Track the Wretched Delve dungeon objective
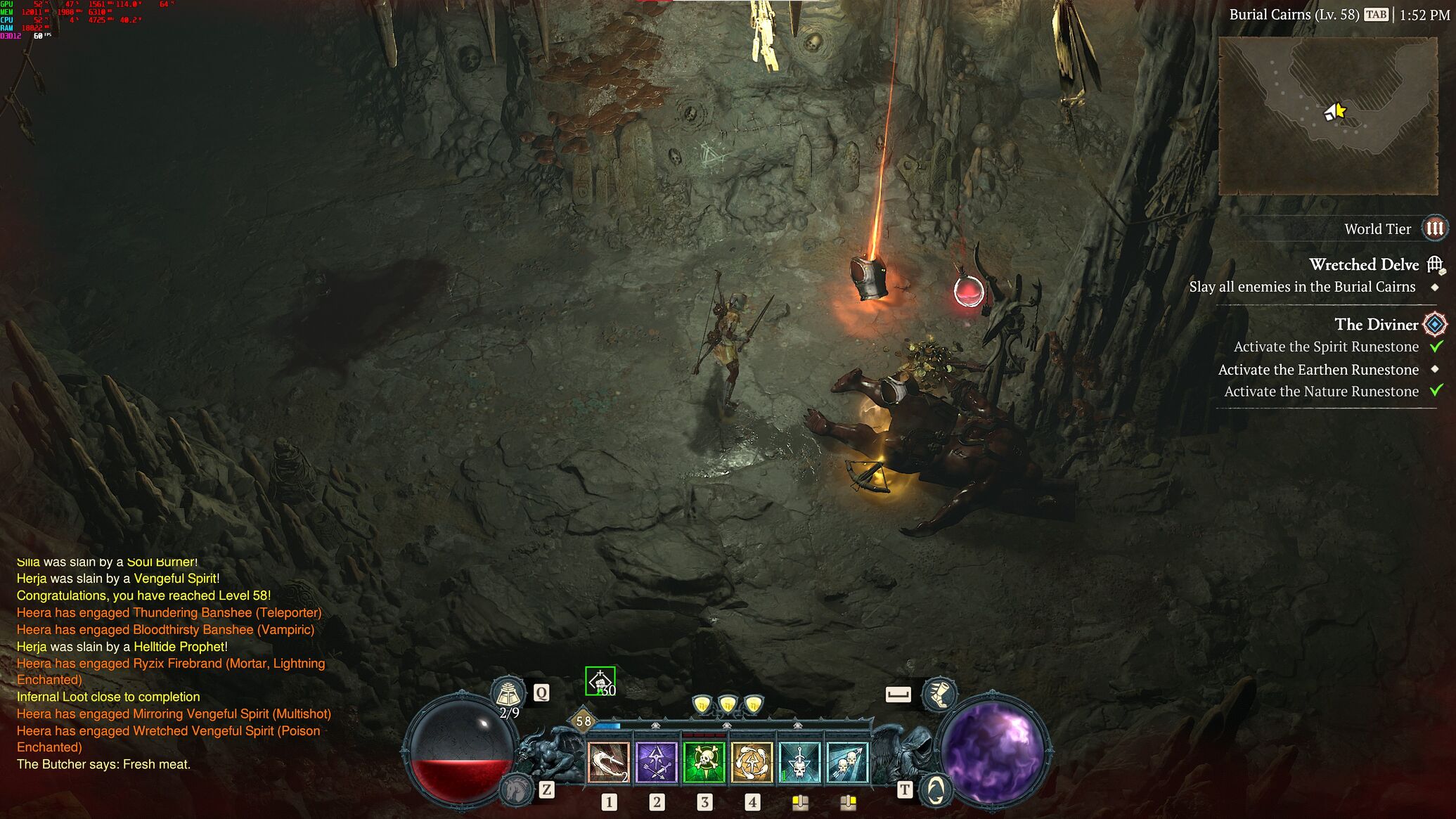The height and width of the screenshot is (819, 1456). tap(1364, 265)
